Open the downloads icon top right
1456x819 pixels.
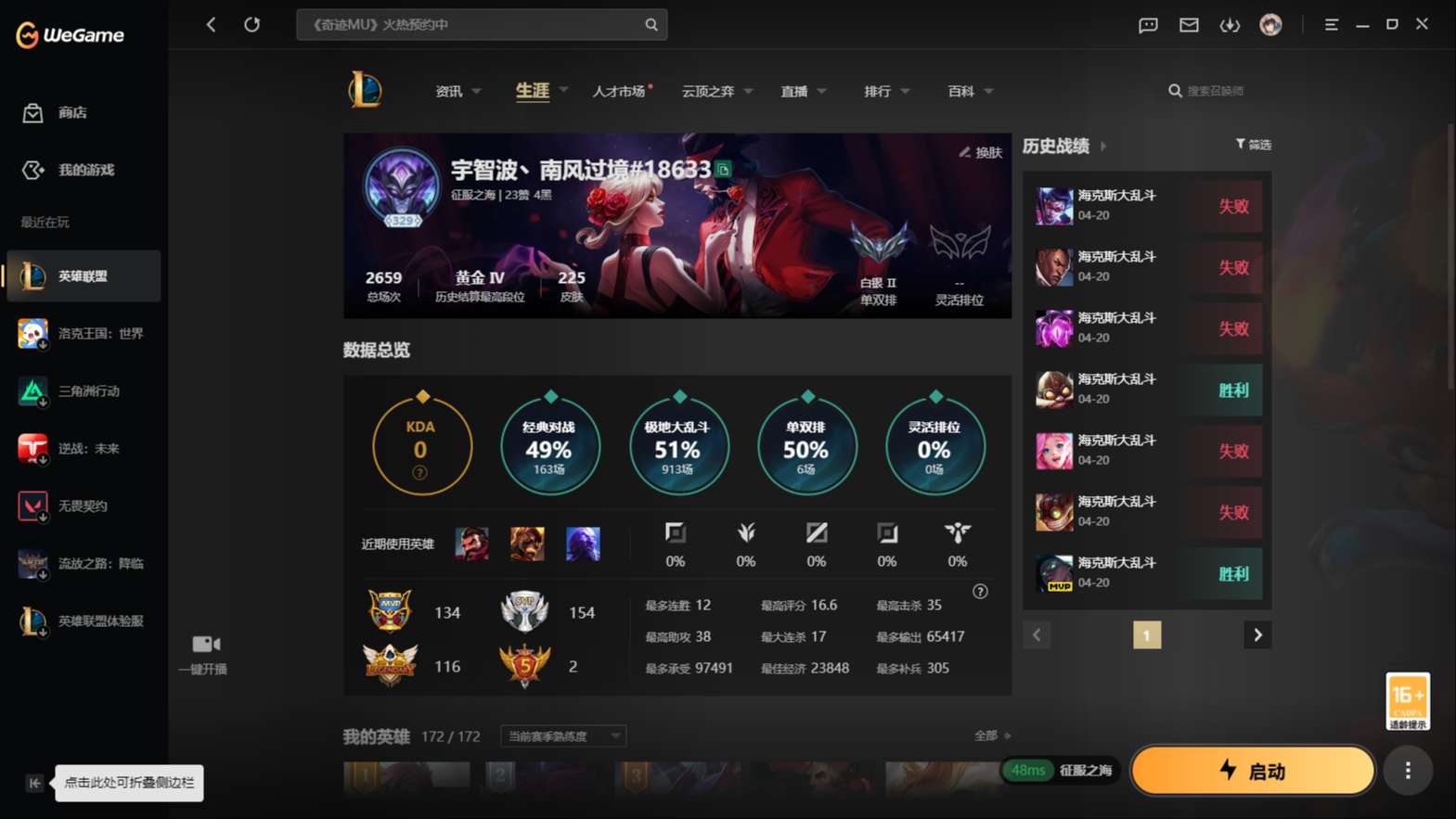pyautogui.click(x=1230, y=25)
